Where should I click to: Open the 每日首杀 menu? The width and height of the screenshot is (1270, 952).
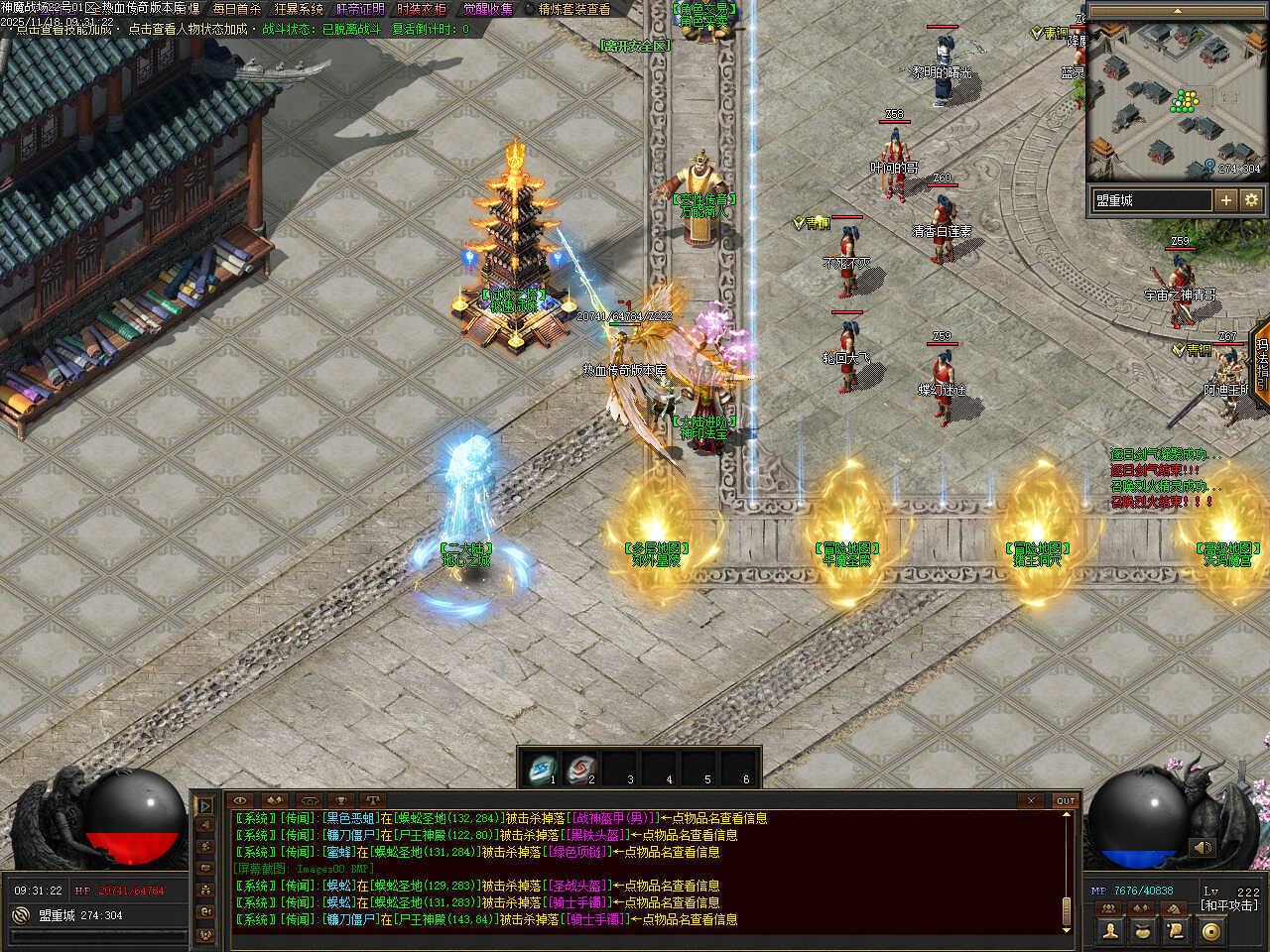click(x=236, y=9)
